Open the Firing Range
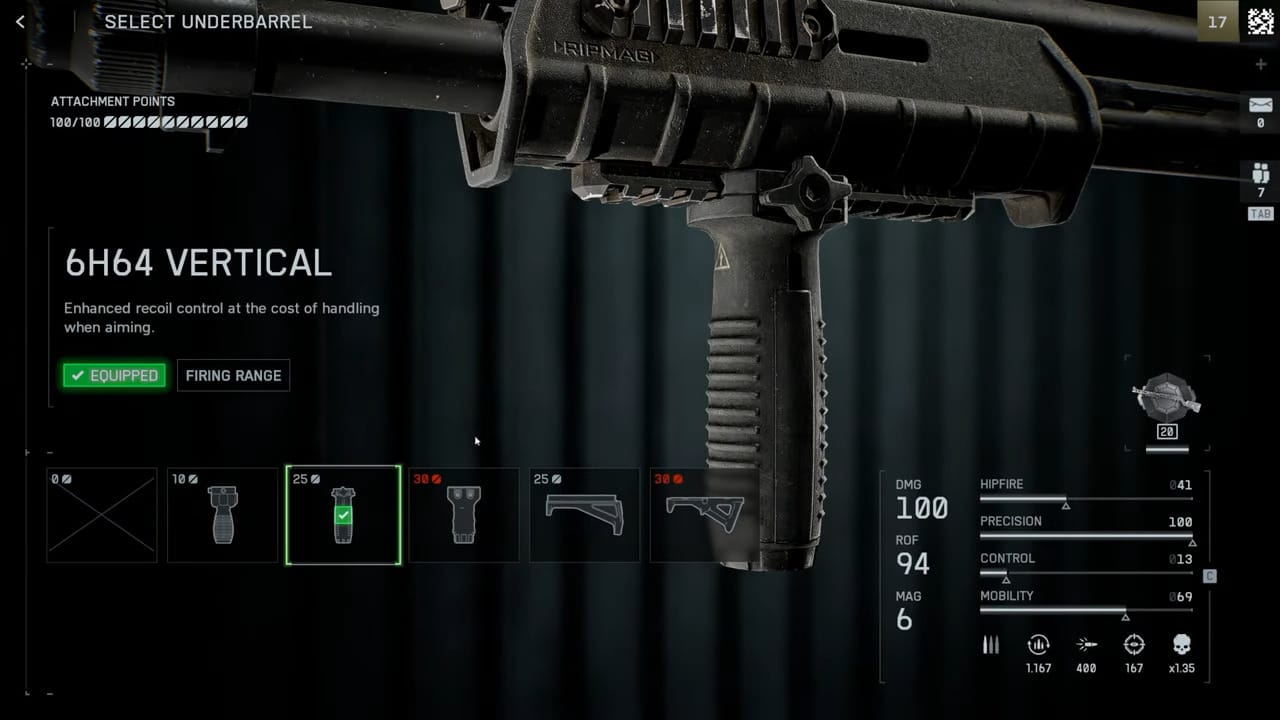This screenshot has height=720, width=1280. click(233, 375)
